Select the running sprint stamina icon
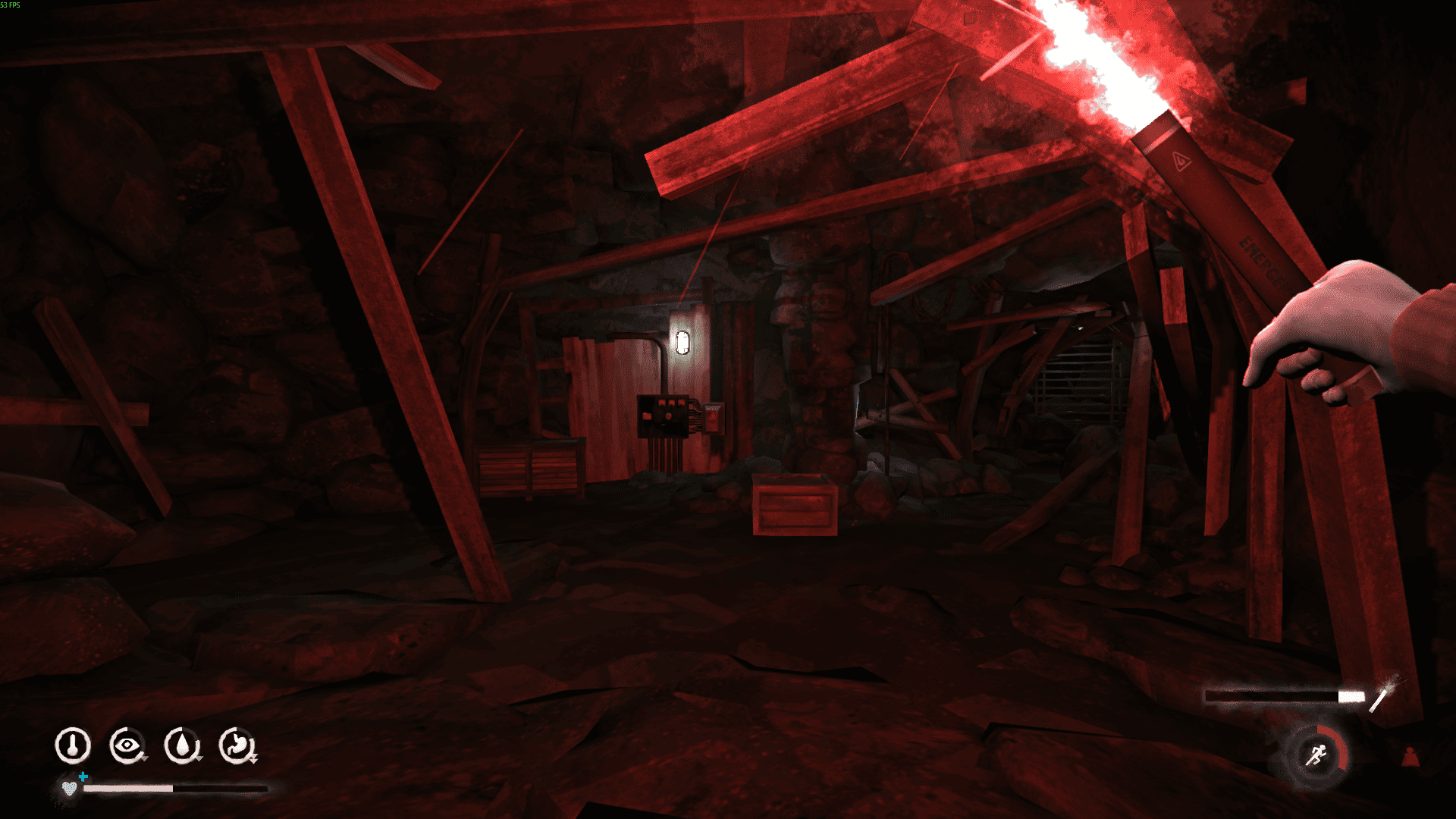 tap(1316, 755)
